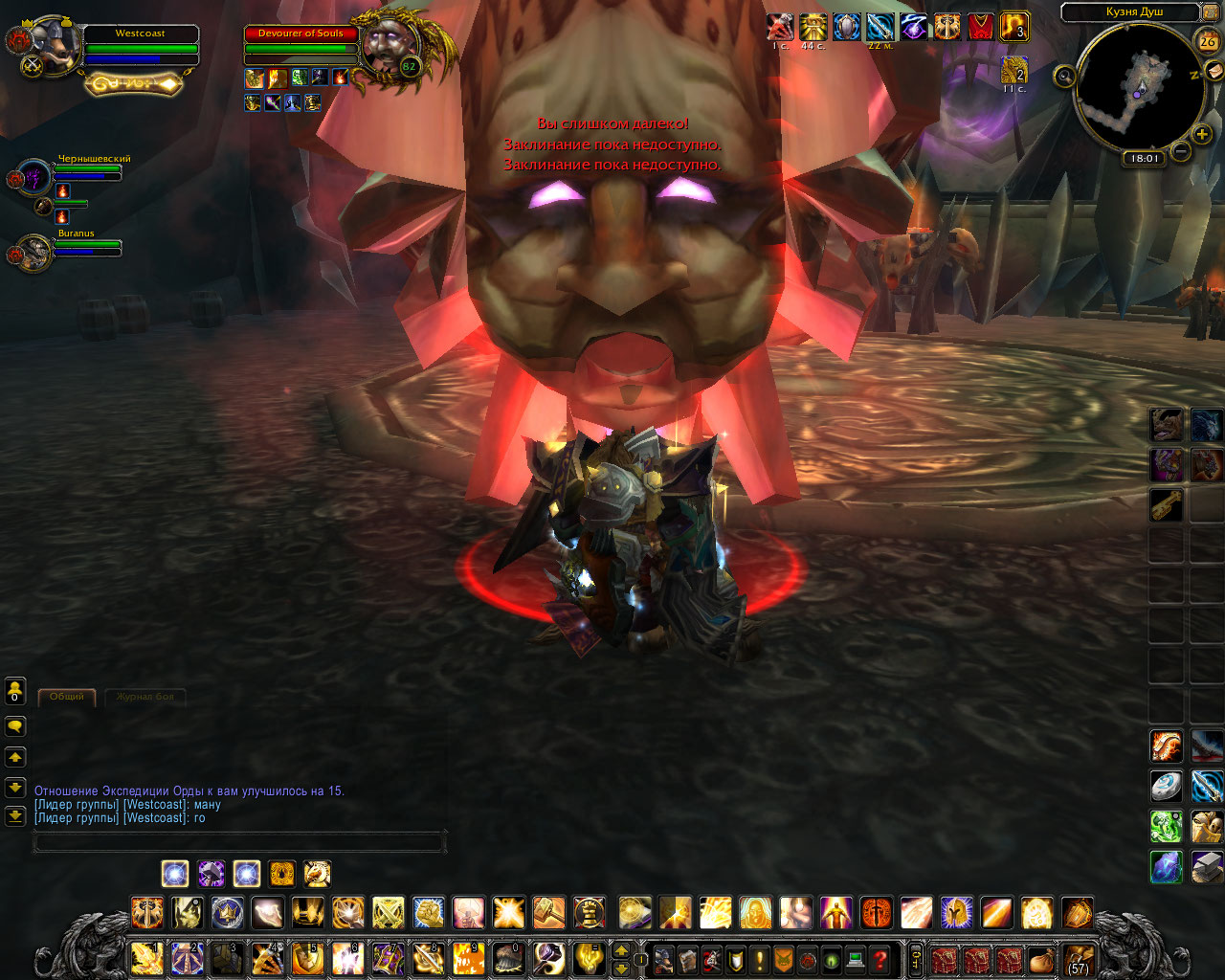Zoom in the minimap with the plus button
This screenshot has width=1225, height=980.
1202,134
